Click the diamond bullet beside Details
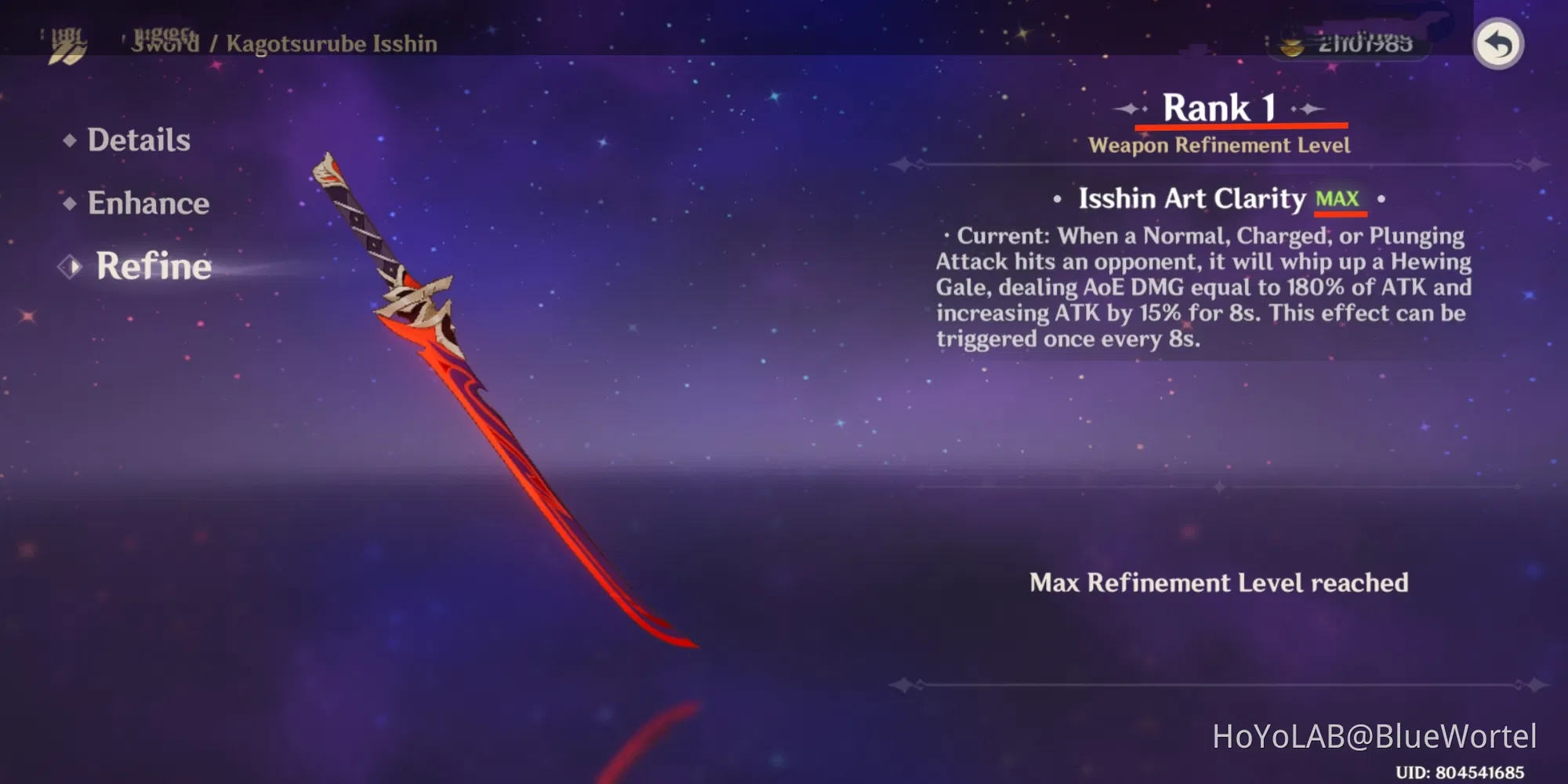 click(x=71, y=140)
